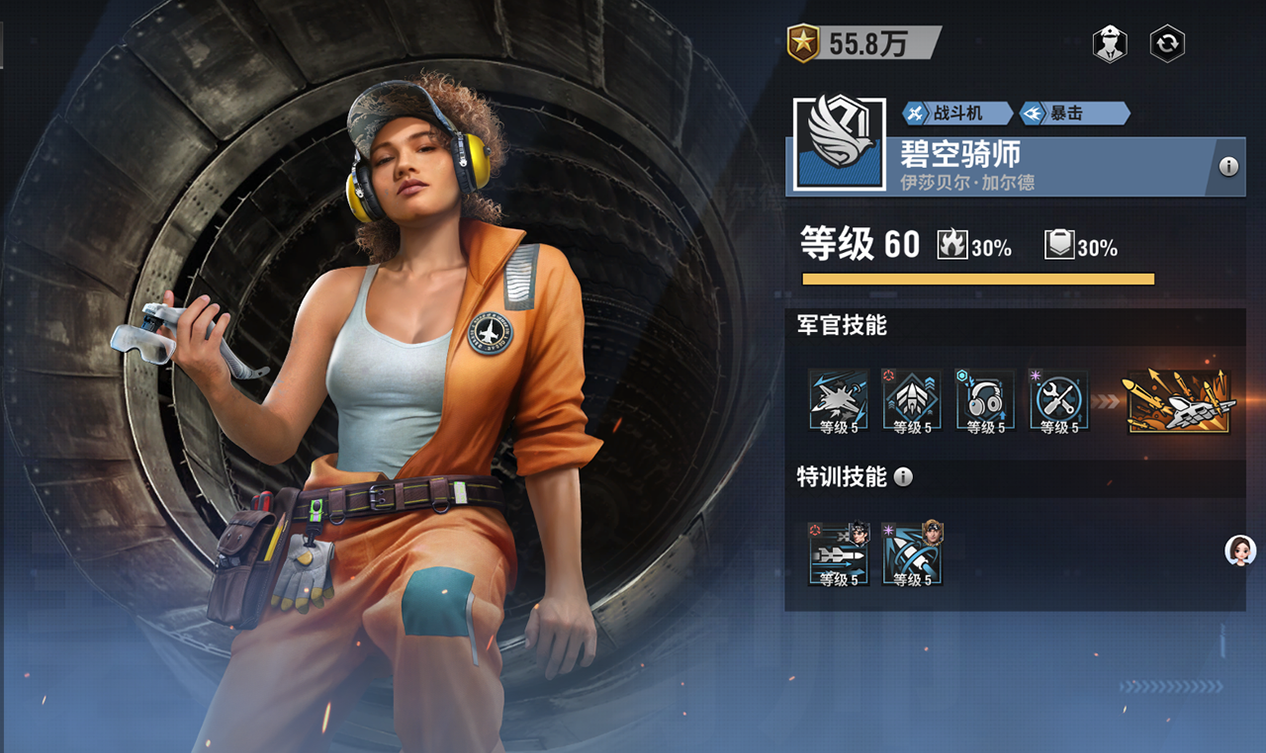
Task: View the golden missile jet ultimate skill
Action: point(1178,401)
